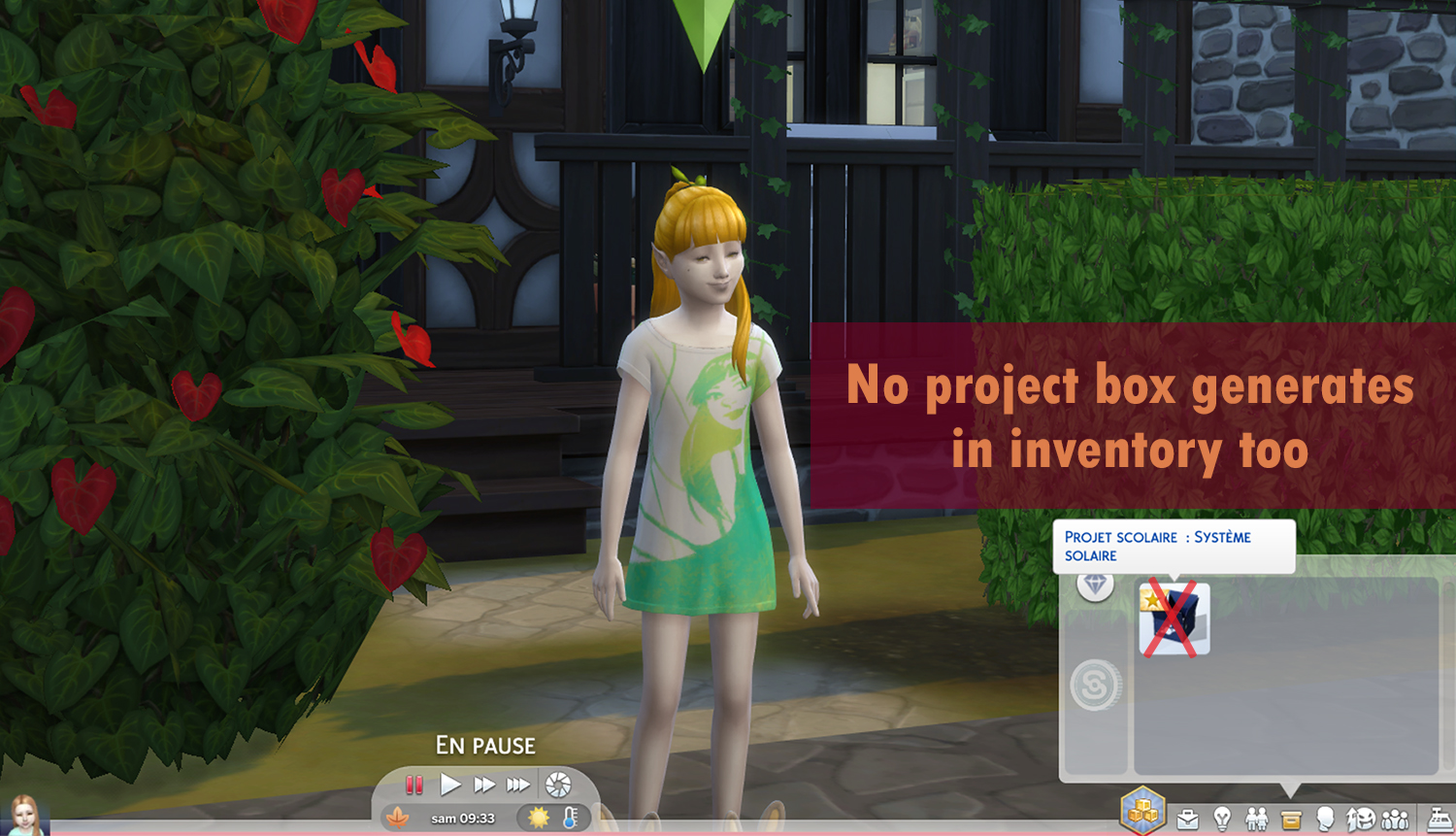Select the Inventory box icon
1456x836 pixels.
tap(1291, 819)
